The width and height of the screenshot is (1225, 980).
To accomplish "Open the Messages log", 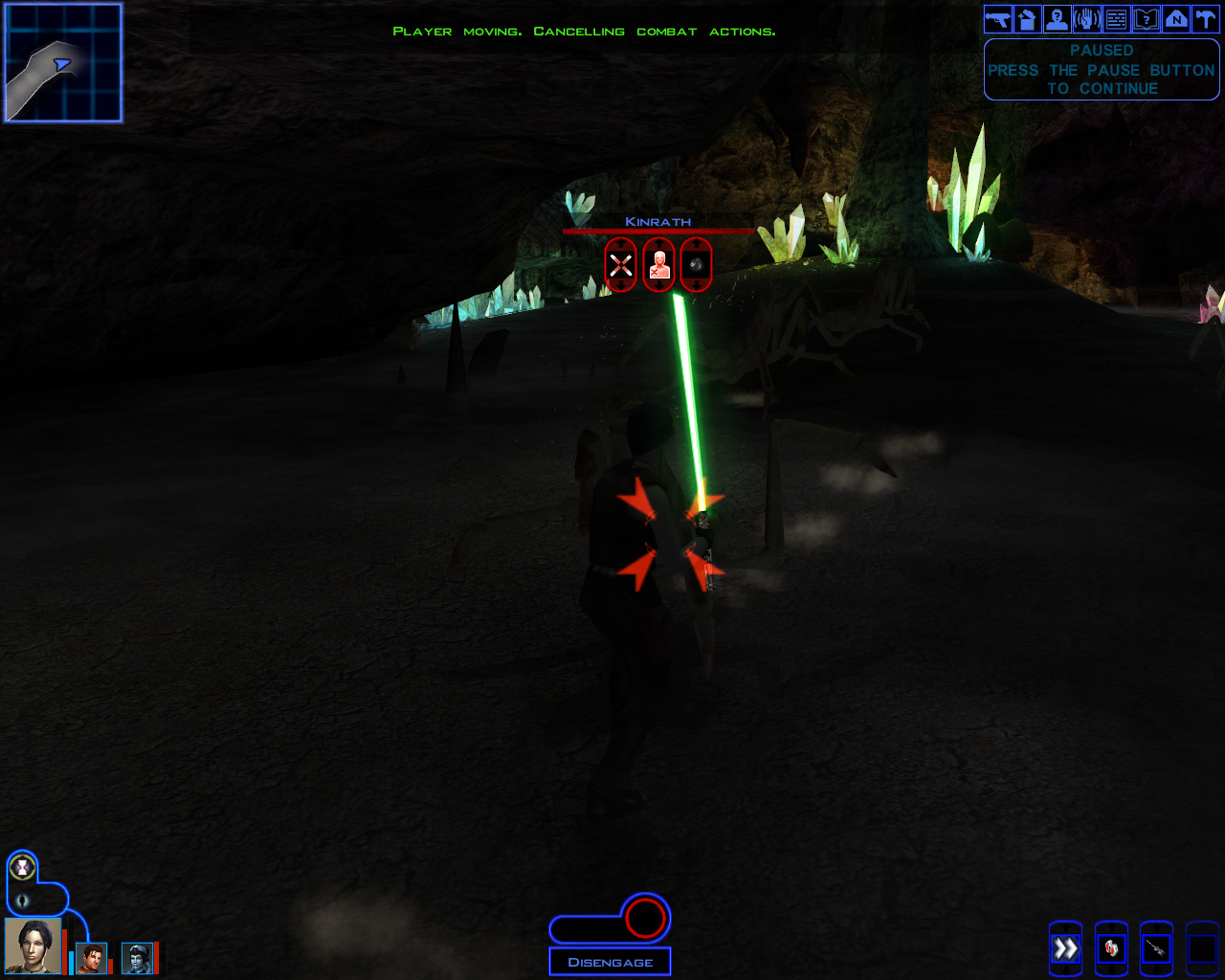I will [1115, 18].
